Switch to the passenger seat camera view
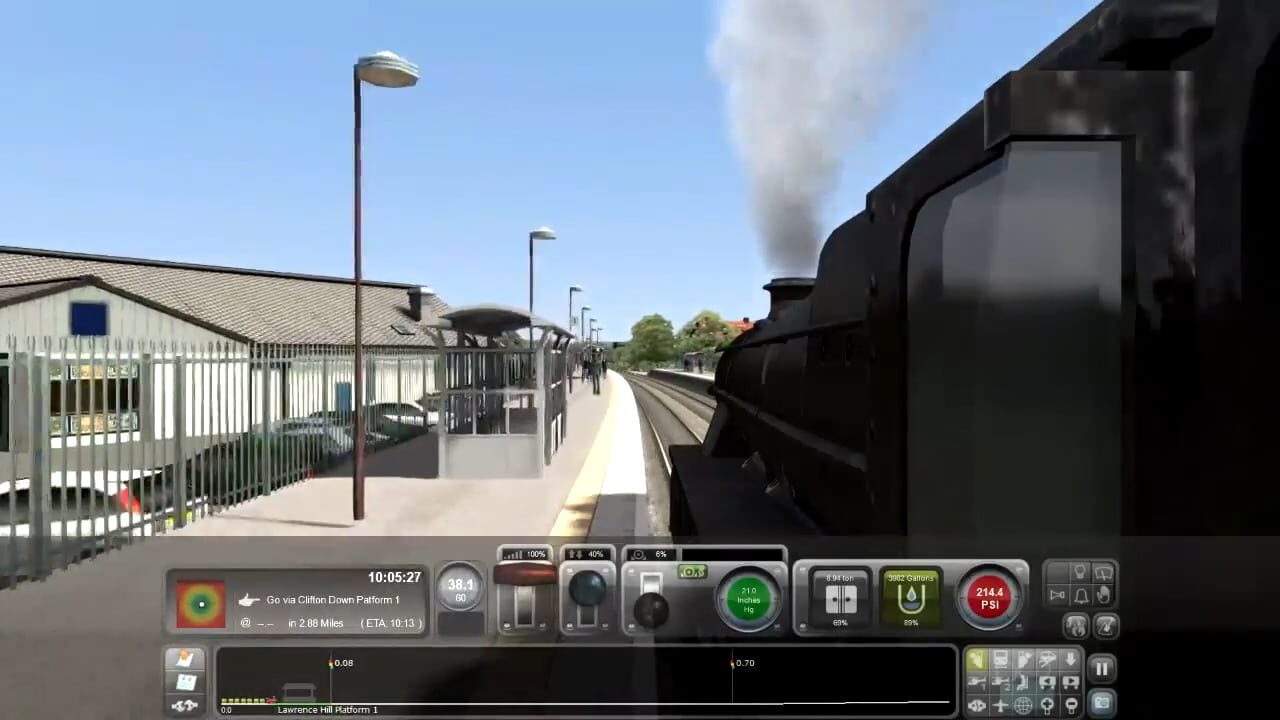Screen dimensions: 1280x720 tap(1022, 682)
